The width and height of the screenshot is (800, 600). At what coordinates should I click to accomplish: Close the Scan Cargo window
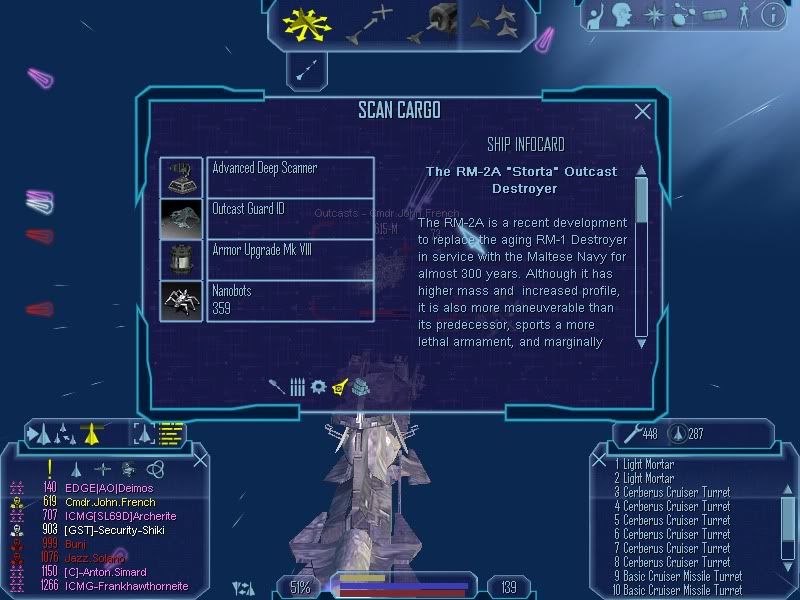(643, 112)
